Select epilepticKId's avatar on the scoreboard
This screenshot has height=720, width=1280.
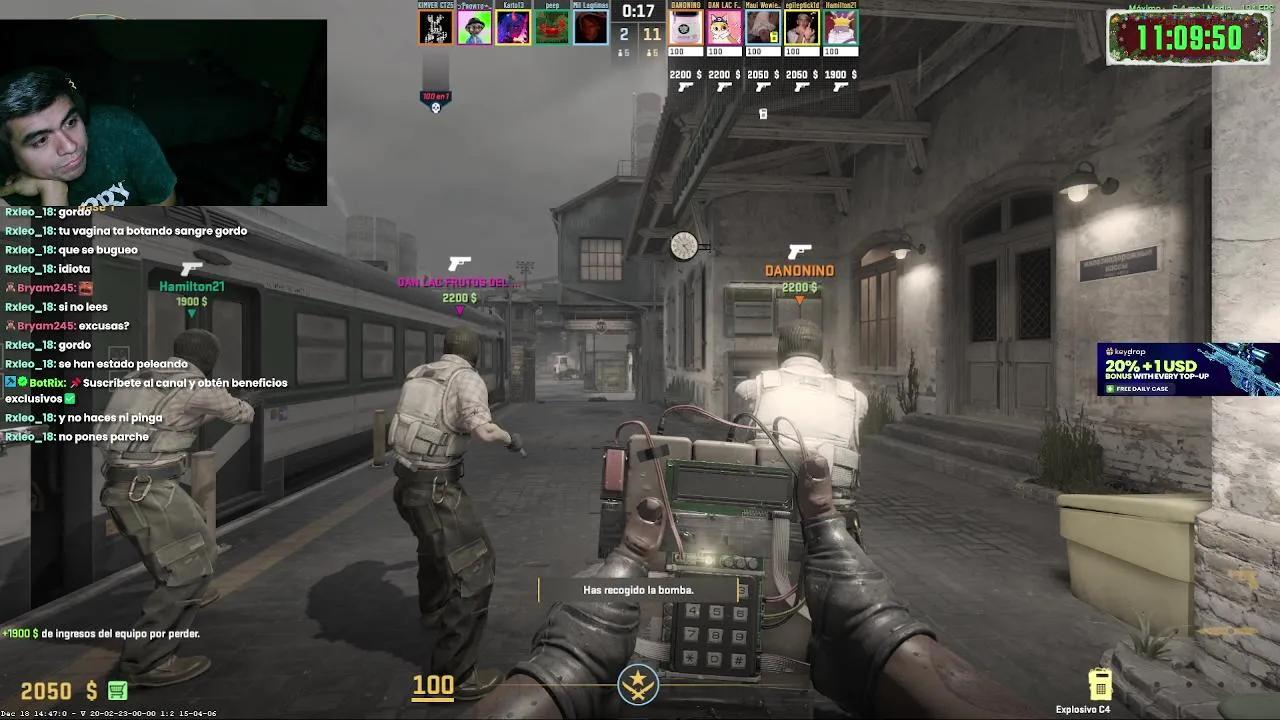[801, 27]
